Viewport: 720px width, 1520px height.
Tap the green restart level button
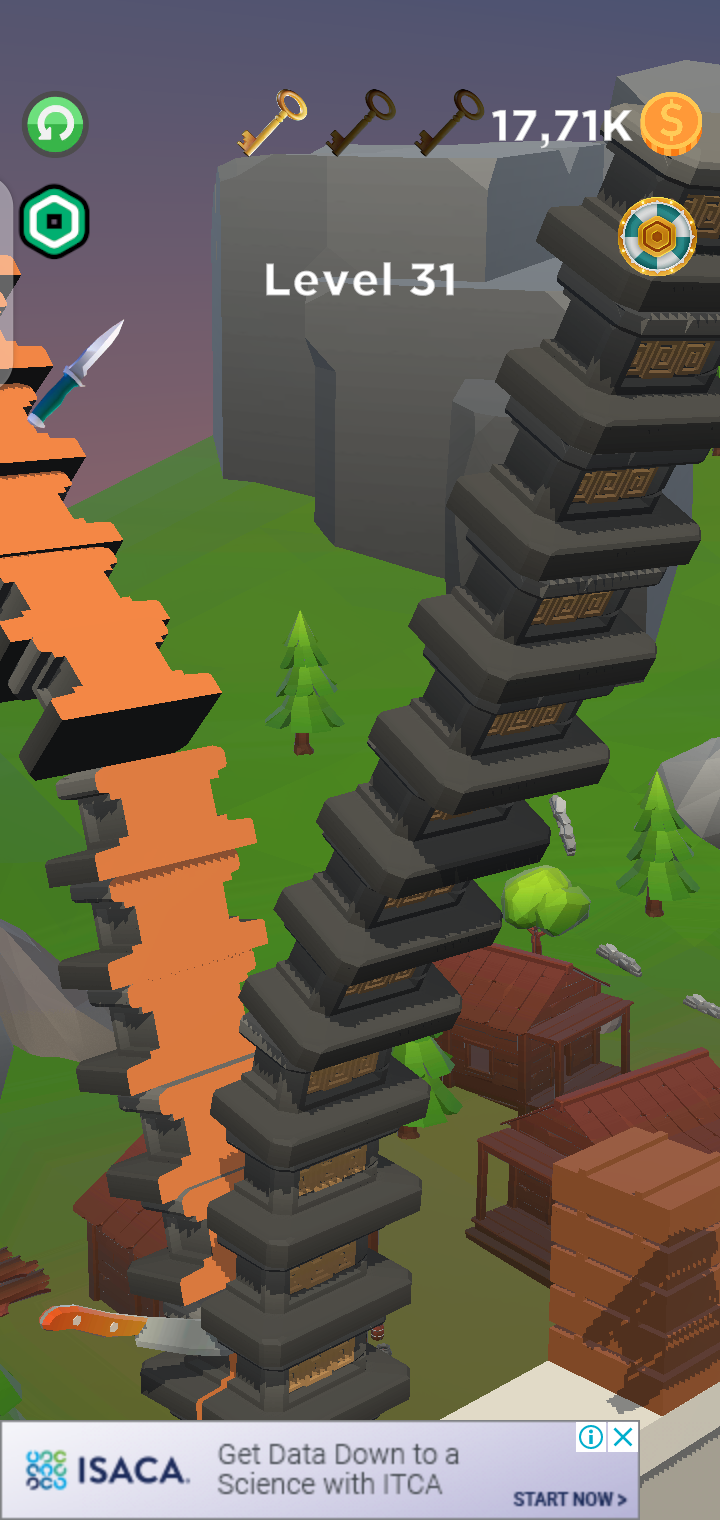pyautogui.click(x=55, y=125)
